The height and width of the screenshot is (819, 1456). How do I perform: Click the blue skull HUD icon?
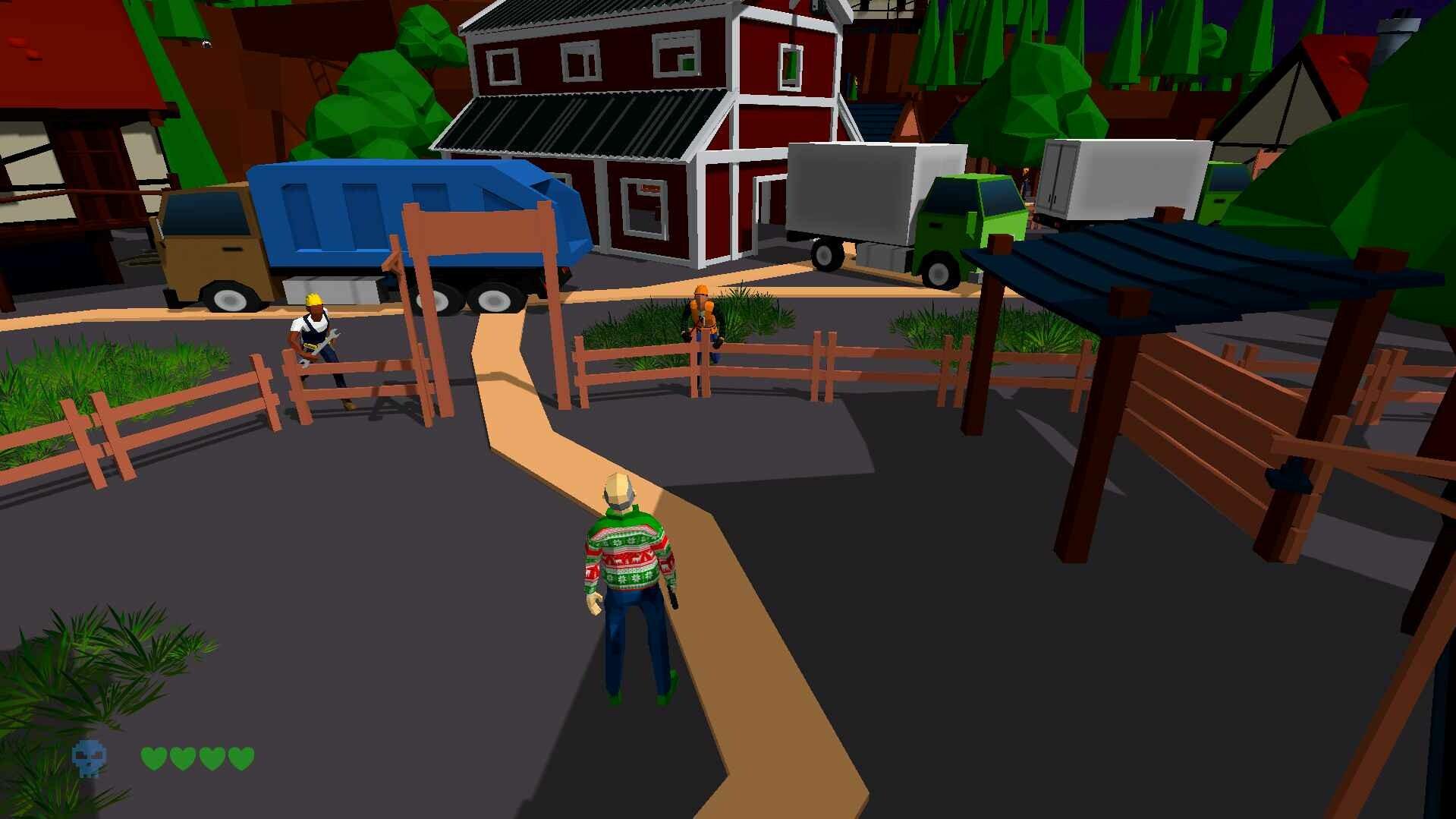(x=90, y=759)
